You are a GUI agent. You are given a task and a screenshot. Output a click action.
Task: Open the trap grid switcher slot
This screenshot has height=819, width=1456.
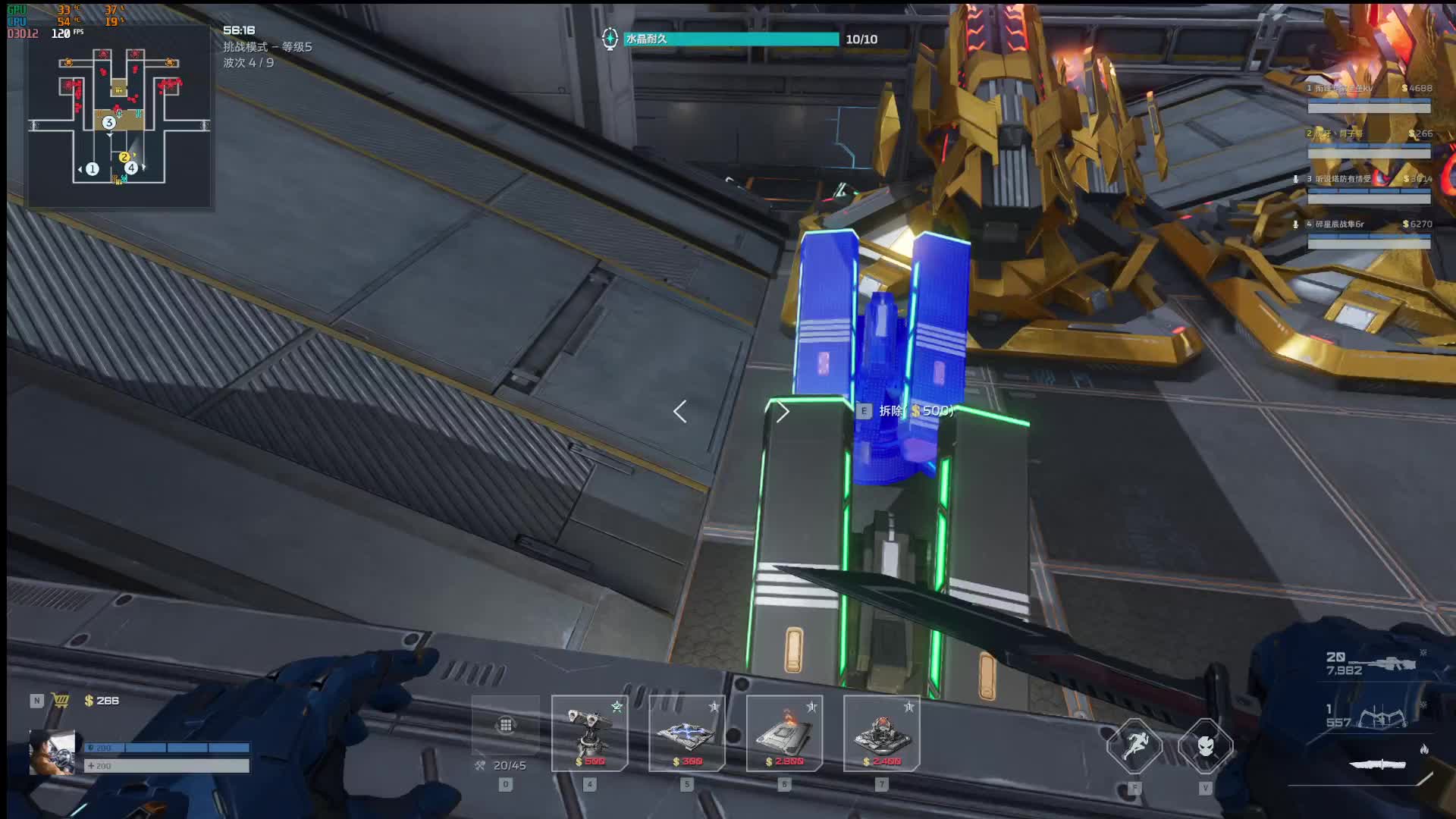[x=506, y=726]
